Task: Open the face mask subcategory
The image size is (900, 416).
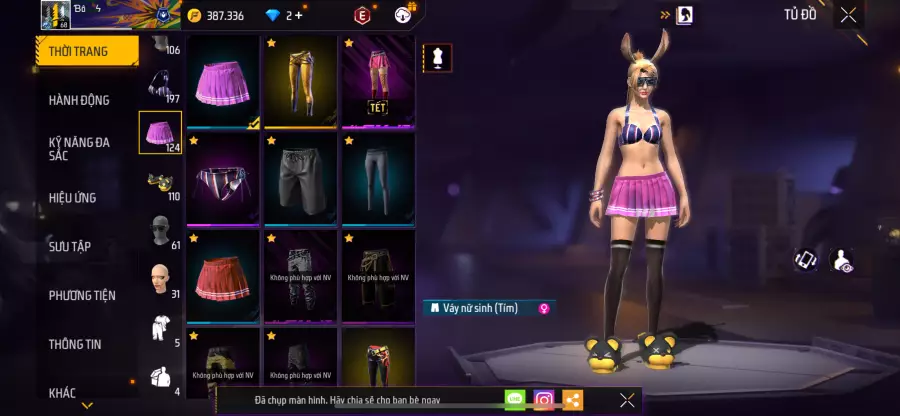Action: click(159, 230)
